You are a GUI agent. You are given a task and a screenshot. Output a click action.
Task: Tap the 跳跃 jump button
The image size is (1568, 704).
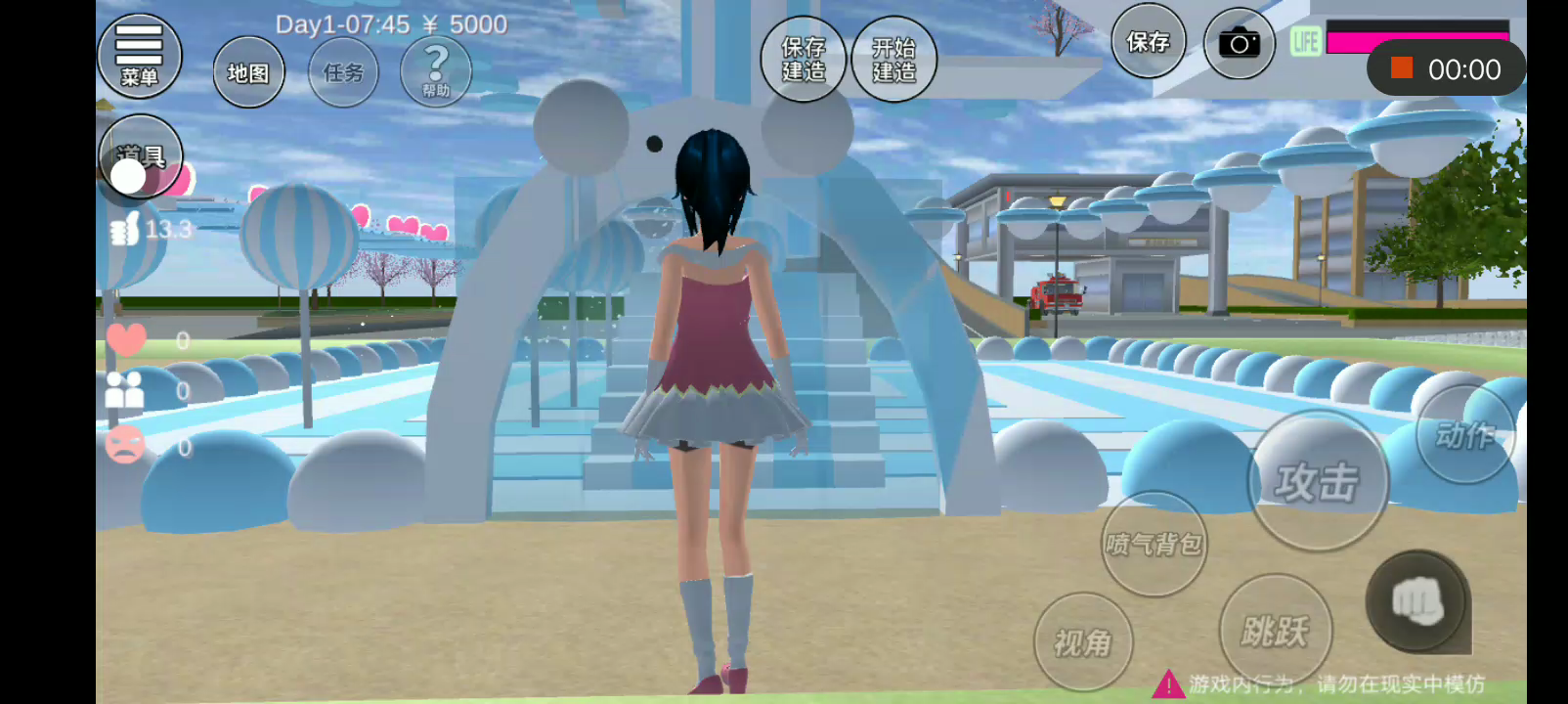(x=1274, y=631)
